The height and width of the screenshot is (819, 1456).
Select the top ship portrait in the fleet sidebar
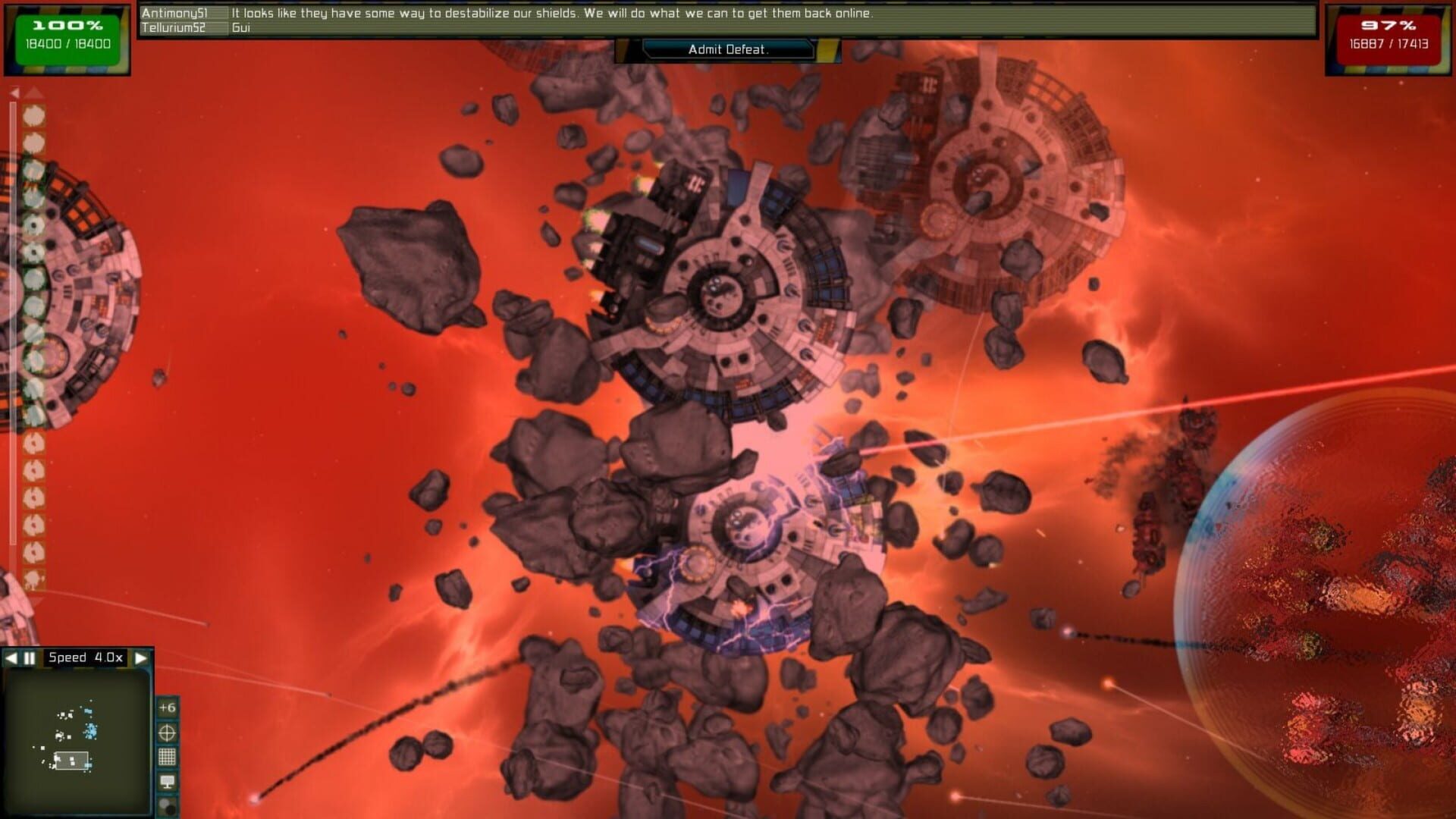point(33,115)
